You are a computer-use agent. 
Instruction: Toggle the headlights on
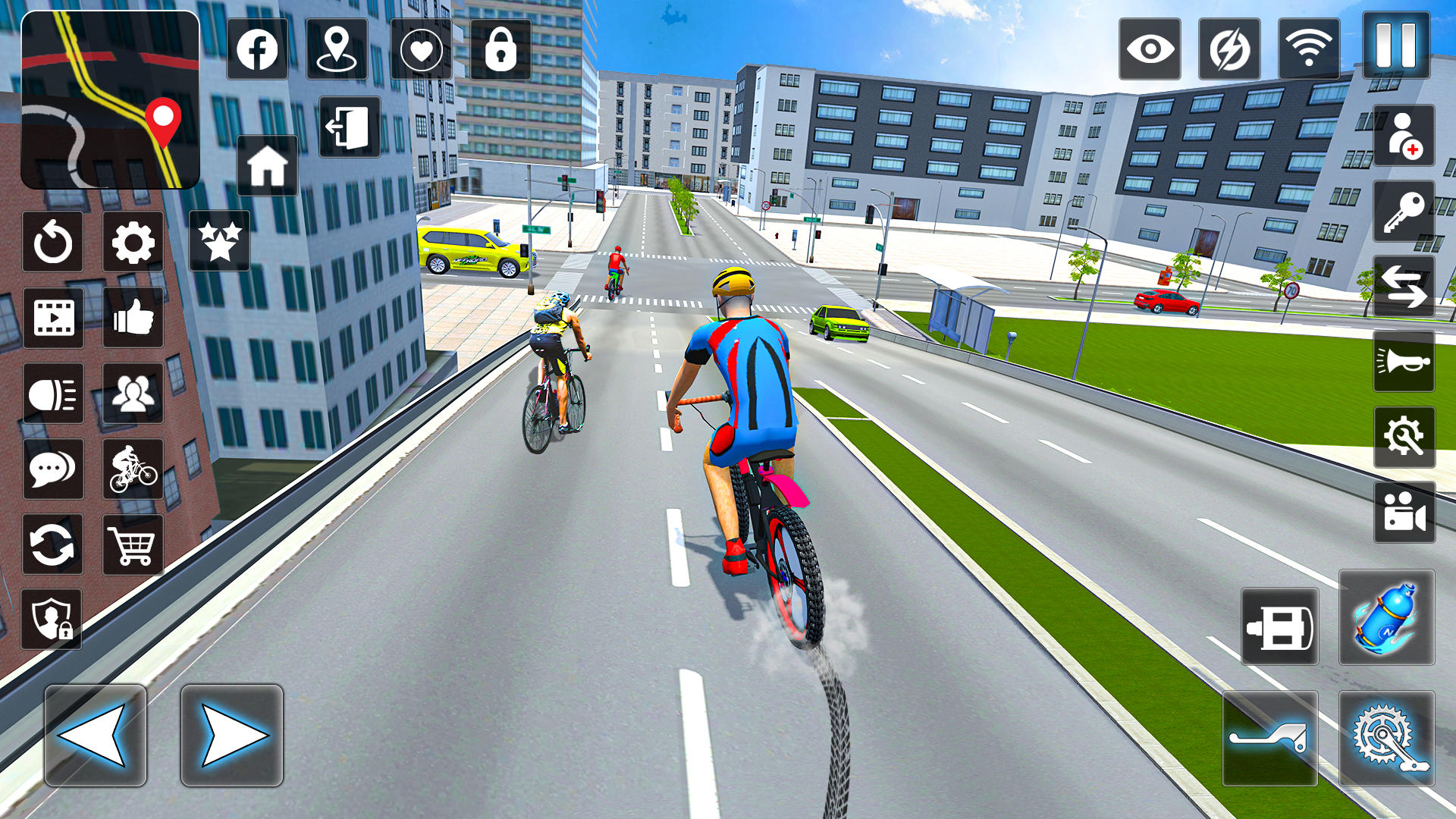pyautogui.click(x=52, y=393)
